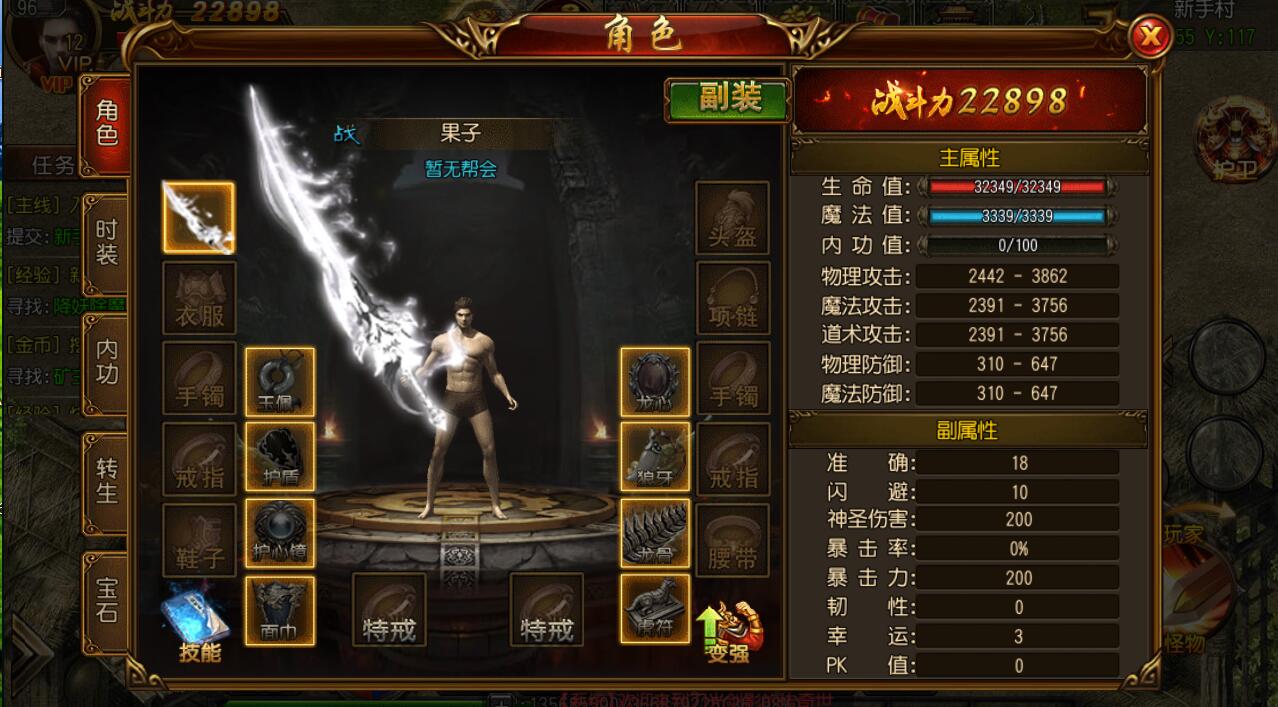Open the 玉佩 jade pendant slot
The width and height of the screenshot is (1278, 707).
pos(280,382)
